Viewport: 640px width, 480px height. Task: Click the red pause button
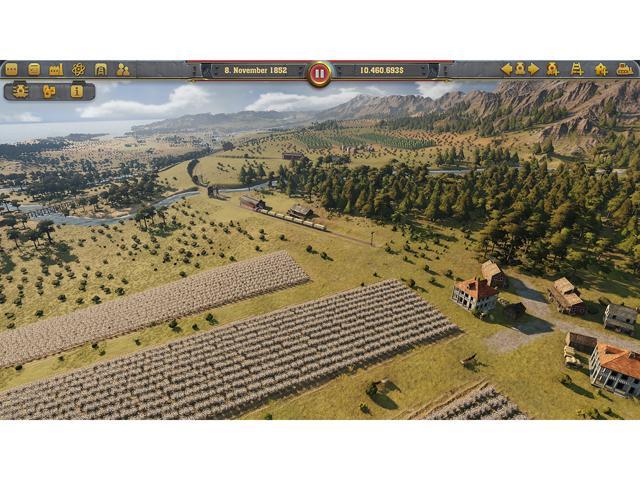pos(319,73)
